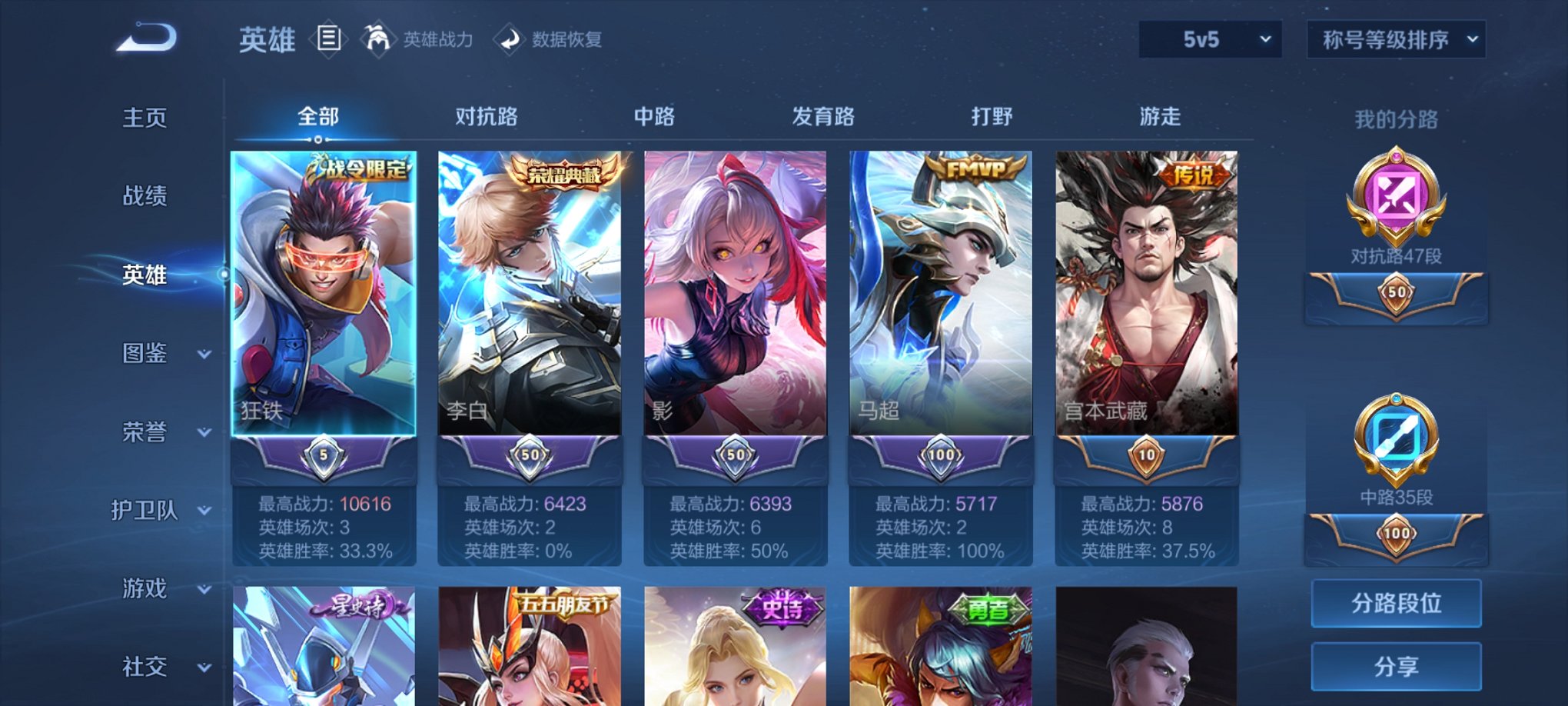The height and width of the screenshot is (706, 1568).
Task: Click the 数据恢复 restore icon
Action: [509, 39]
